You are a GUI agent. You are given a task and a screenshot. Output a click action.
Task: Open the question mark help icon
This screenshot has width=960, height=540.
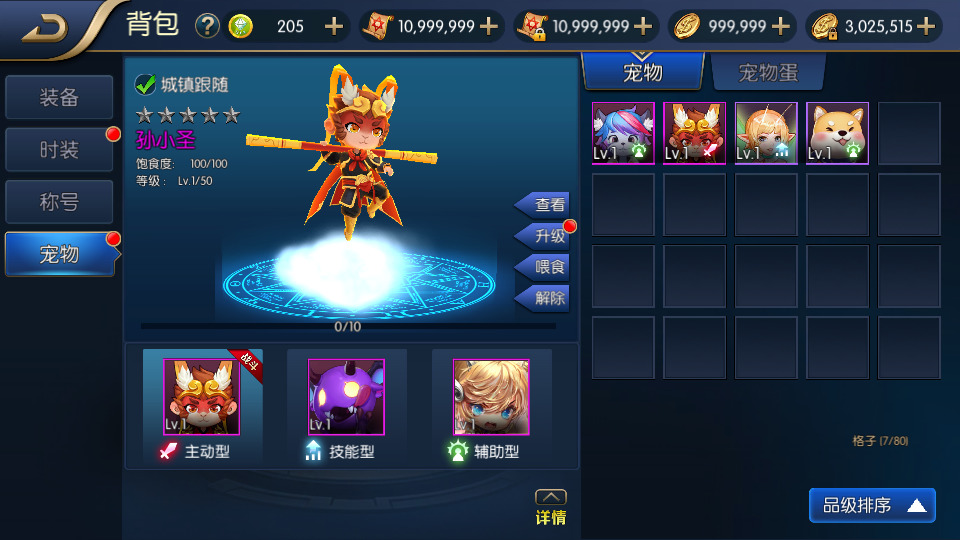click(x=207, y=26)
